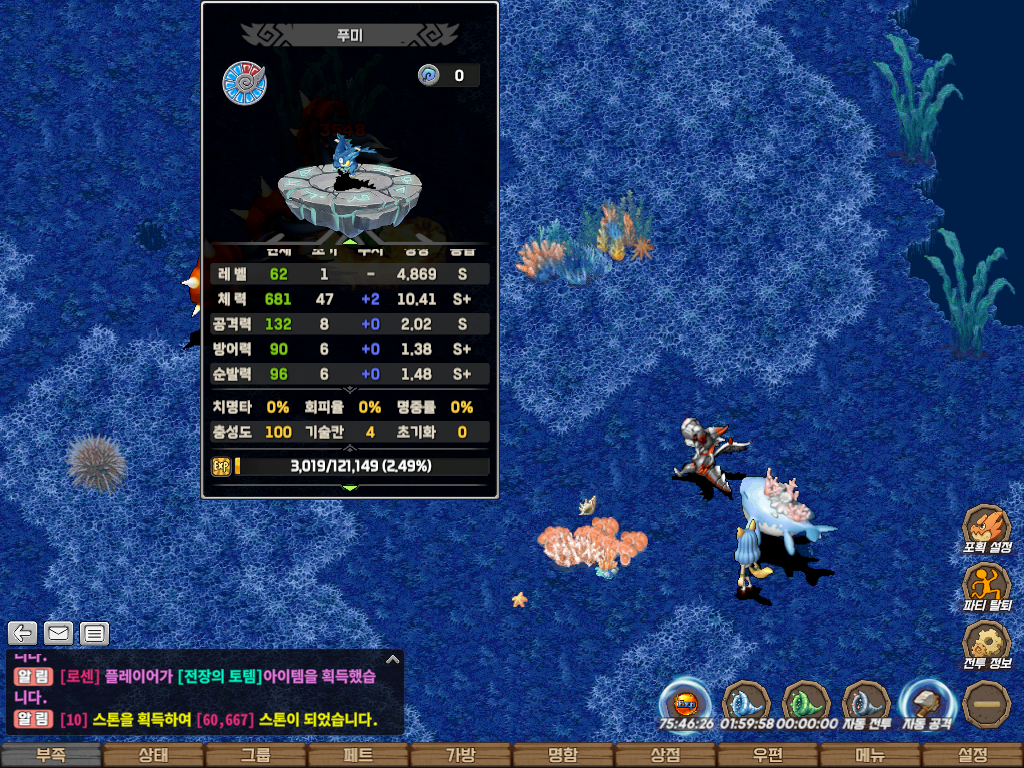Toggle 자동 공격 auto attack hammer icon
The height and width of the screenshot is (768, 1024).
point(926,703)
